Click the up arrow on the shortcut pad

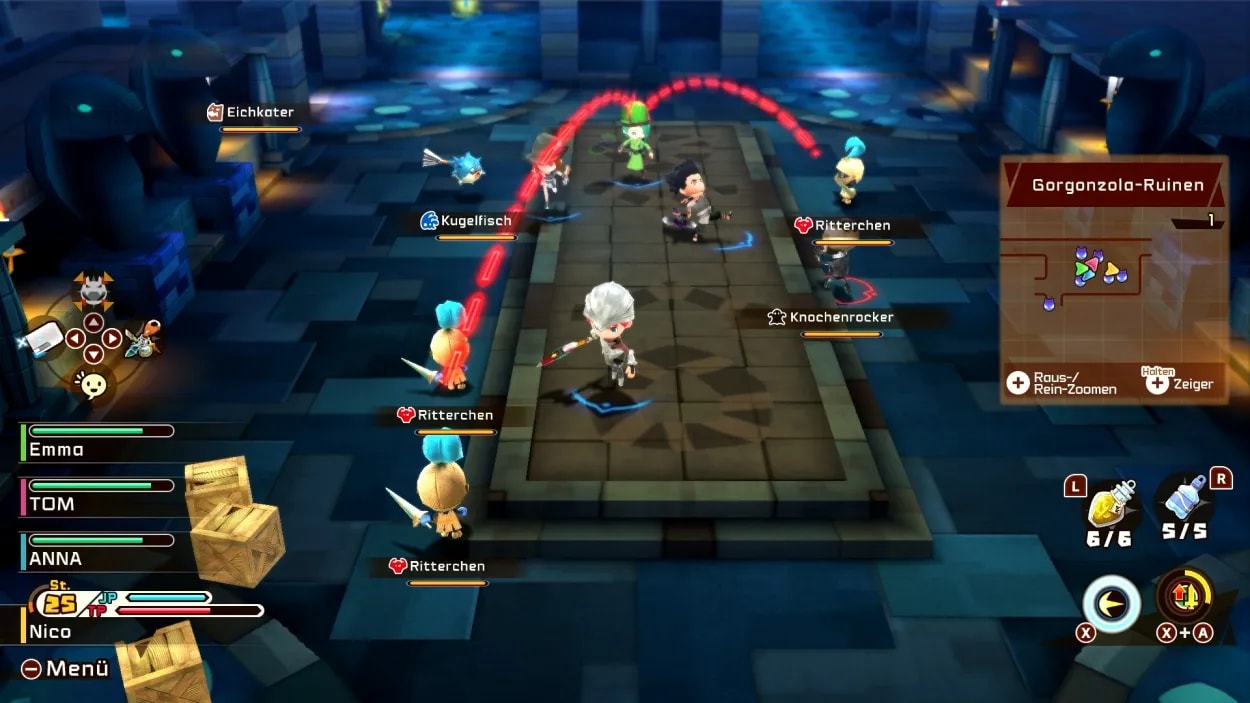click(x=93, y=322)
